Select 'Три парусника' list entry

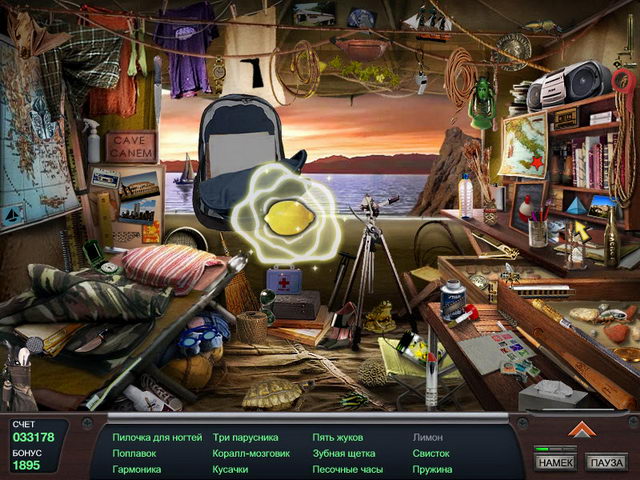coord(246,437)
